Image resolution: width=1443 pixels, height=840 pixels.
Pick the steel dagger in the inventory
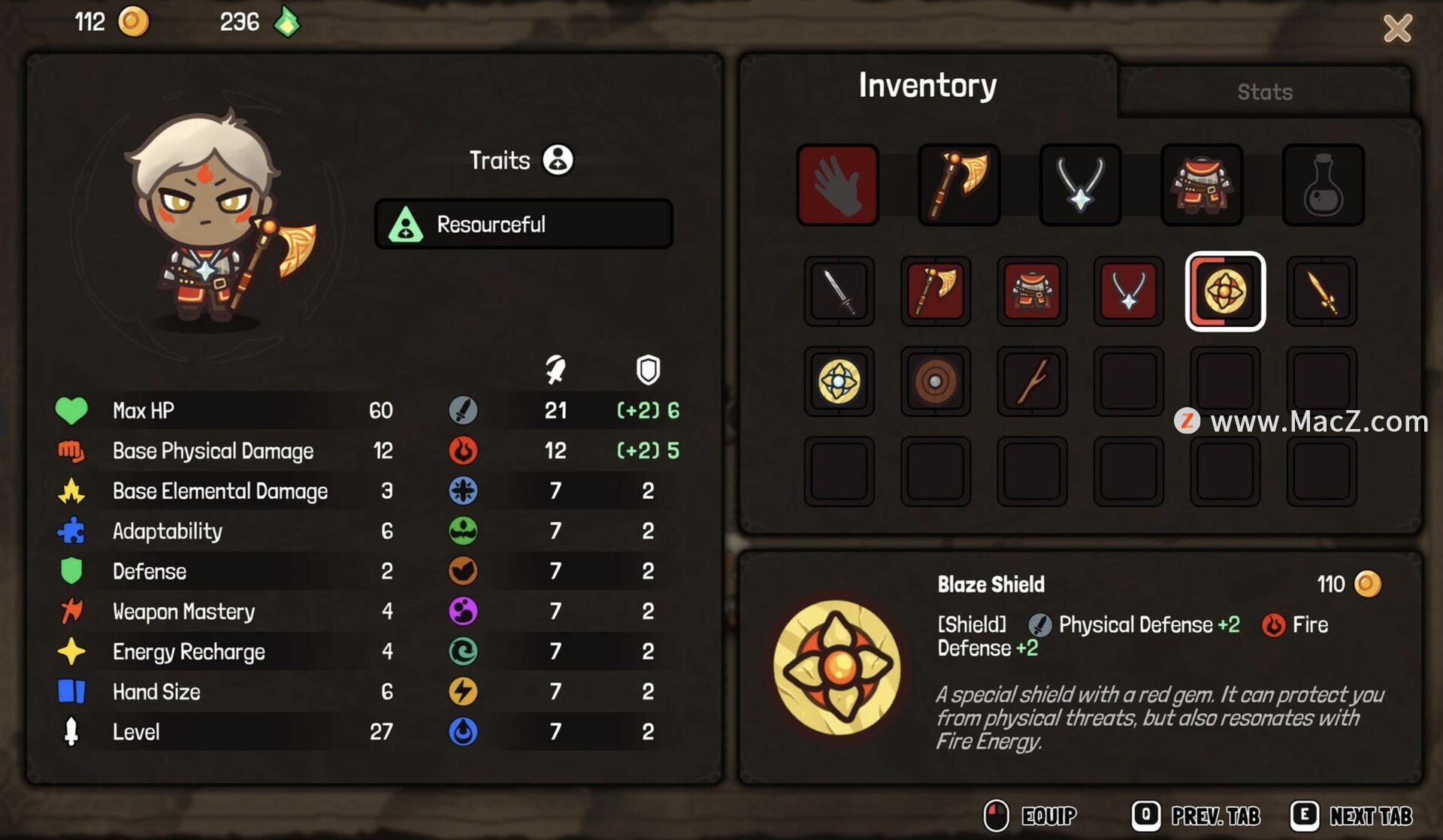tap(839, 292)
